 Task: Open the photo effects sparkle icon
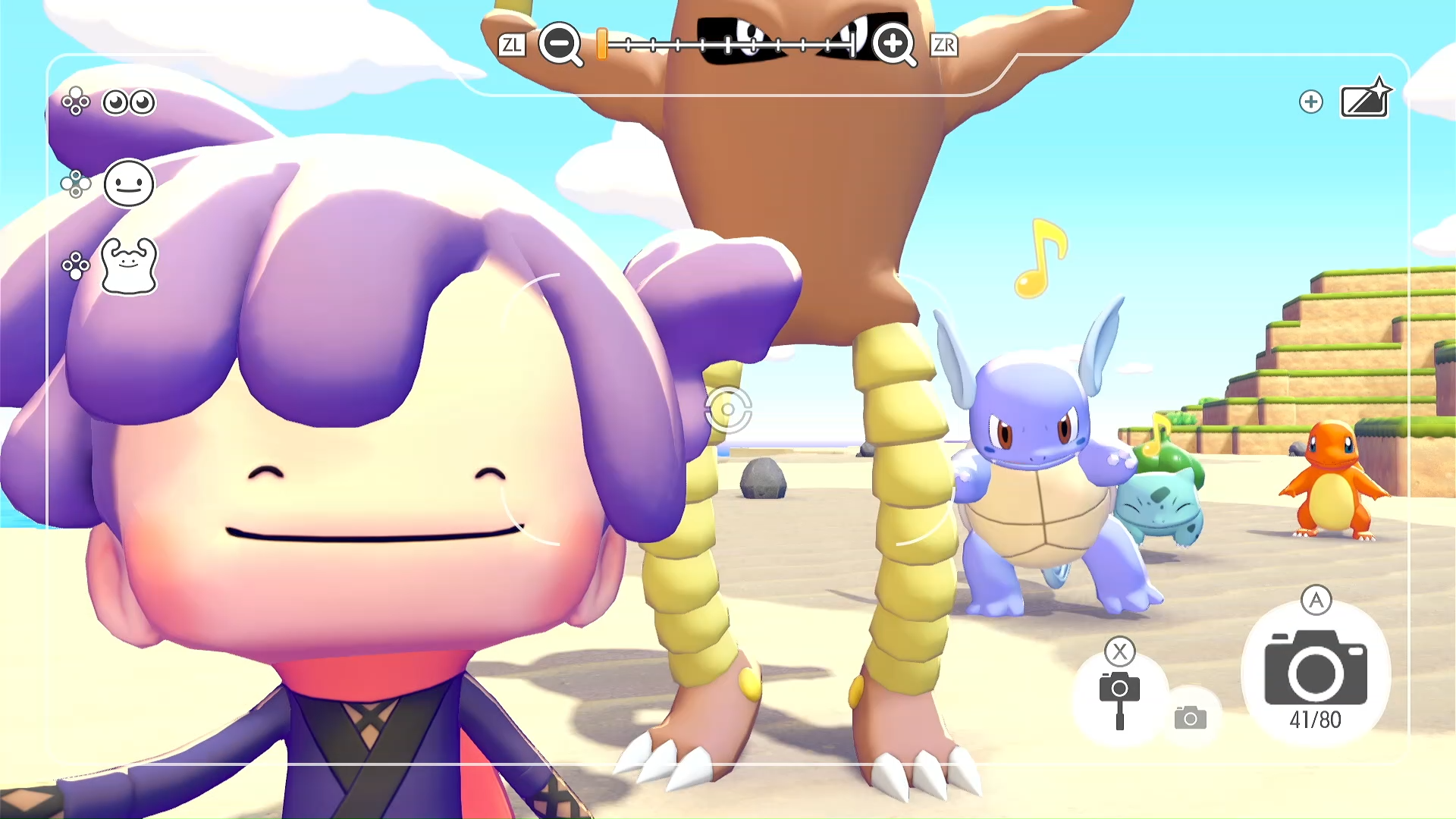coord(1365,101)
